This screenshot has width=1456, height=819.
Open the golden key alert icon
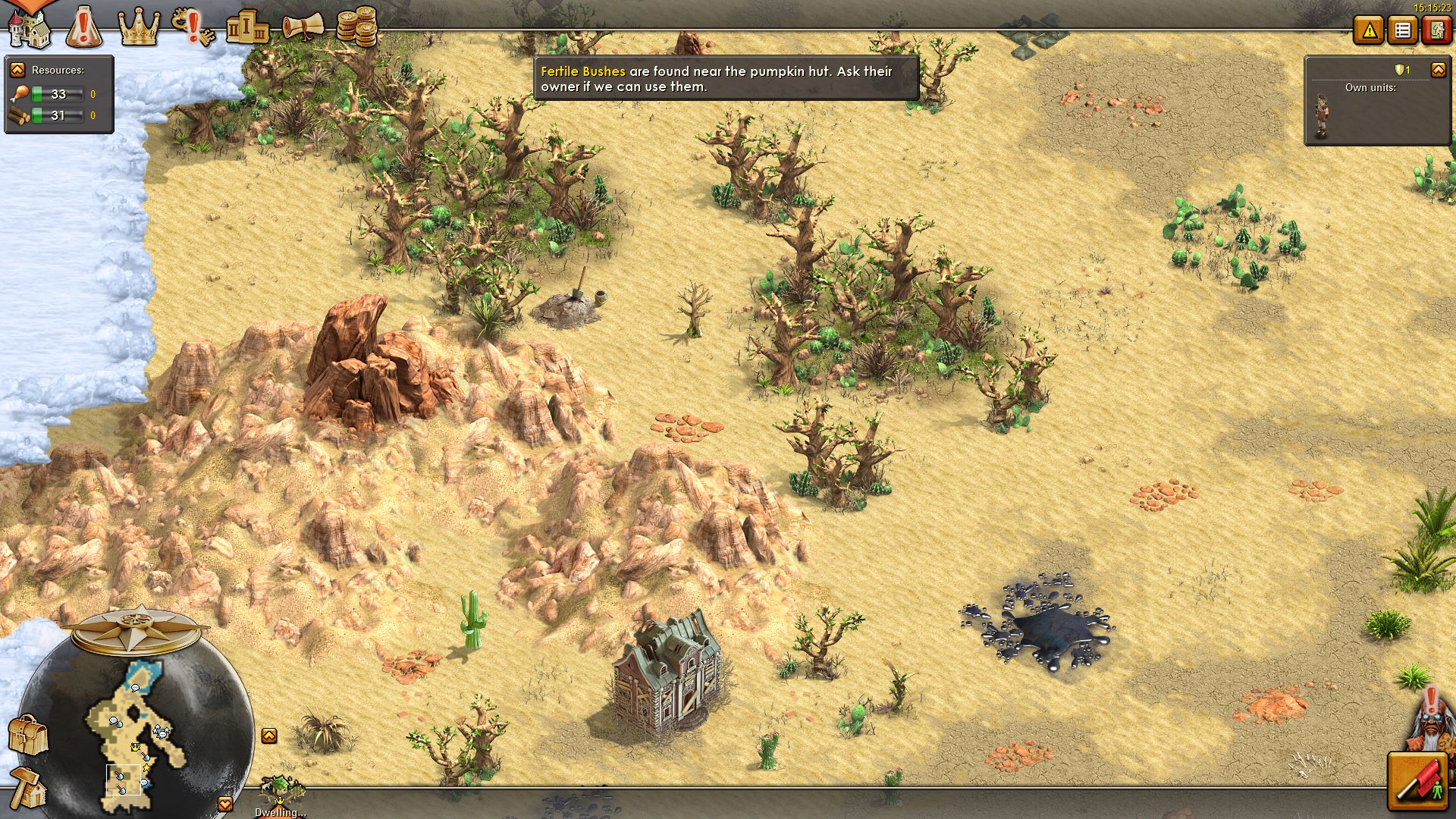pos(192,26)
